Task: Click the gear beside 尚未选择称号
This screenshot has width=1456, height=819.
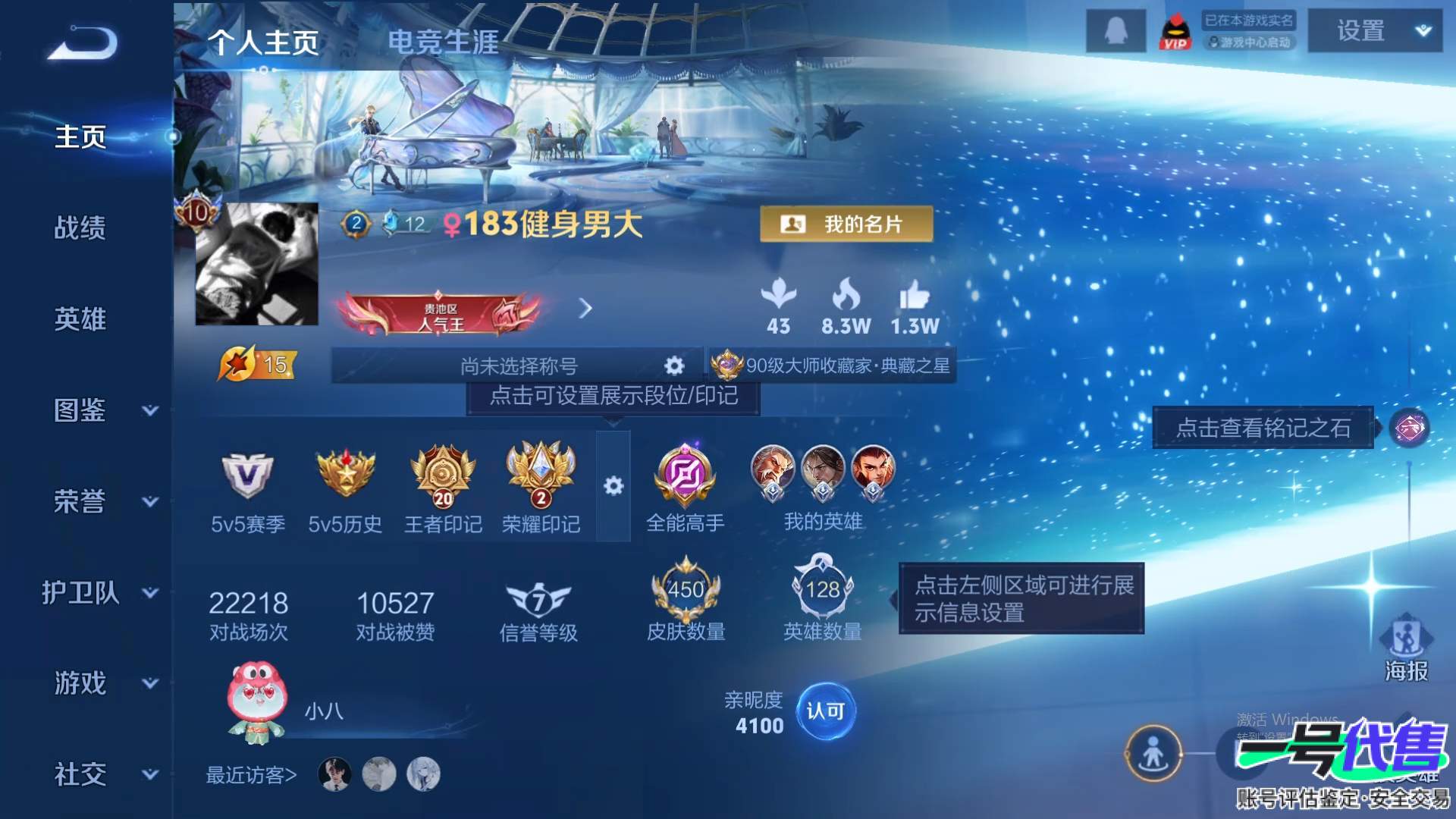Action: point(673,366)
